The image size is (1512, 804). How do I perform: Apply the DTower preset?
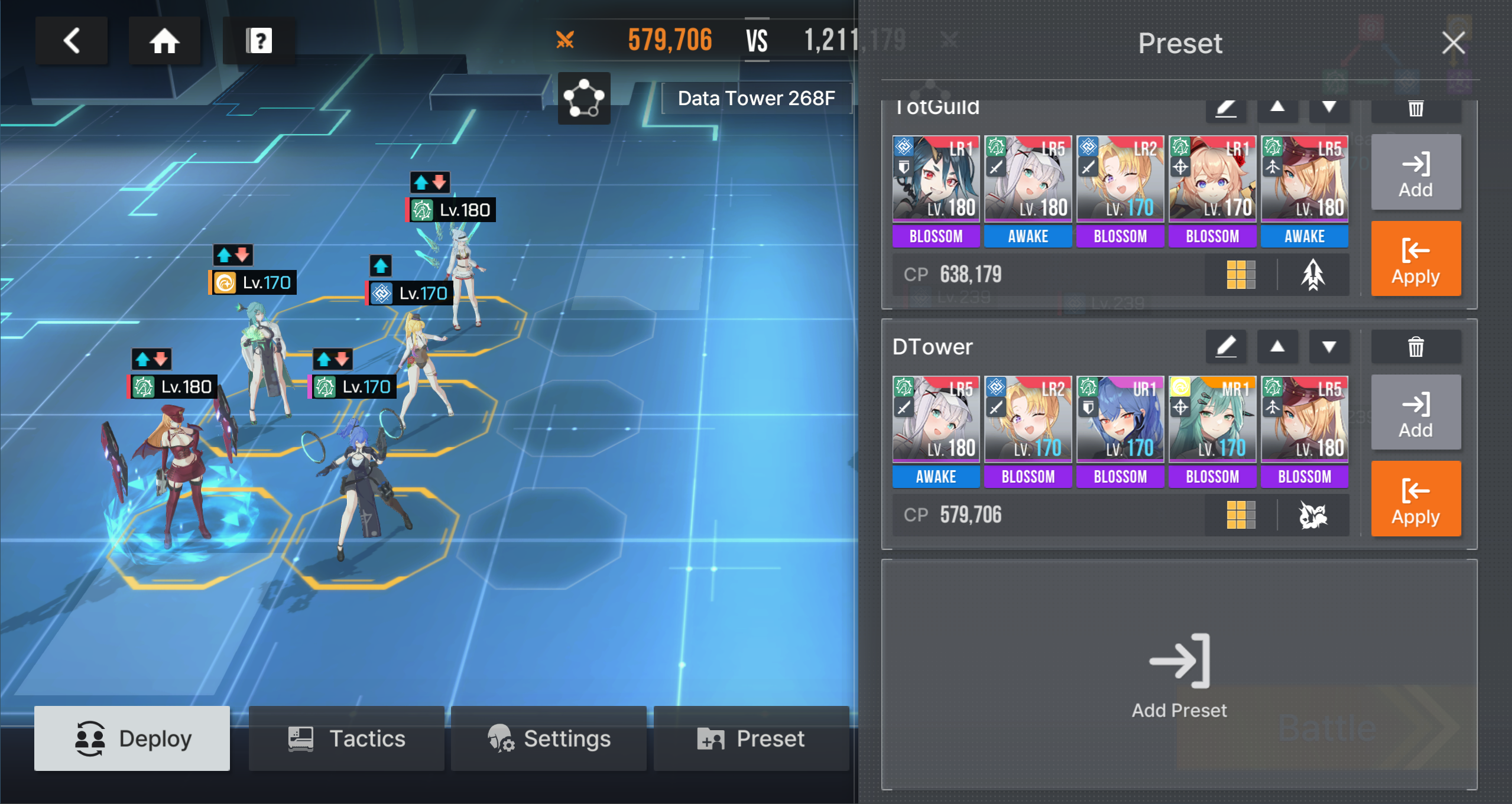click(1416, 499)
